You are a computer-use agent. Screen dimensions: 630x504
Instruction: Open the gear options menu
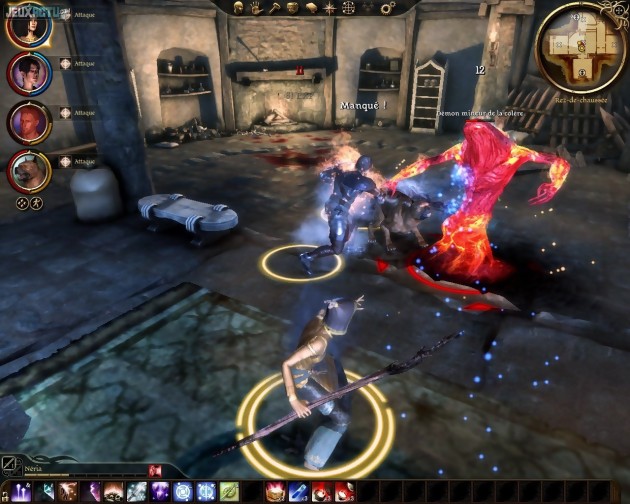tap(387, 7)
